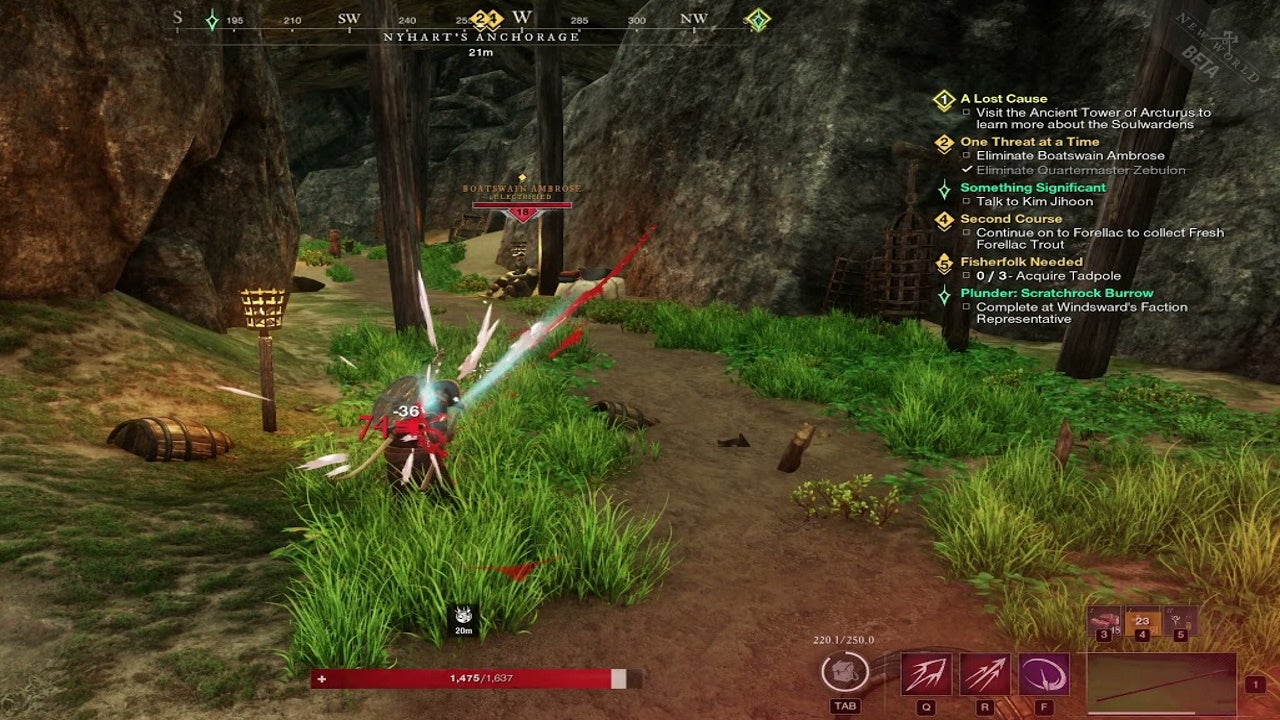Select the Plunder: Scratchrock Burrow mission
The height and width of the screenshot is (720, 1280).
tap(1056, 293)
